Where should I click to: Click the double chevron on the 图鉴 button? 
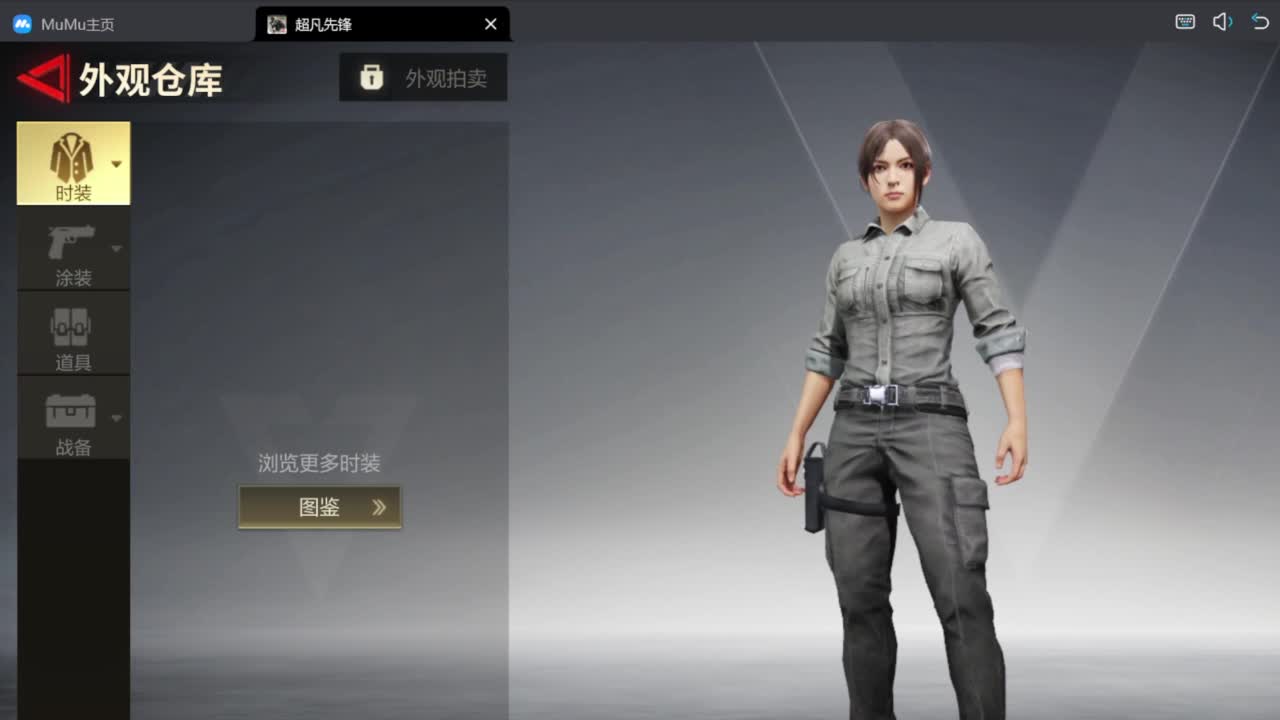pyautogui.click(x=378, y=507)
